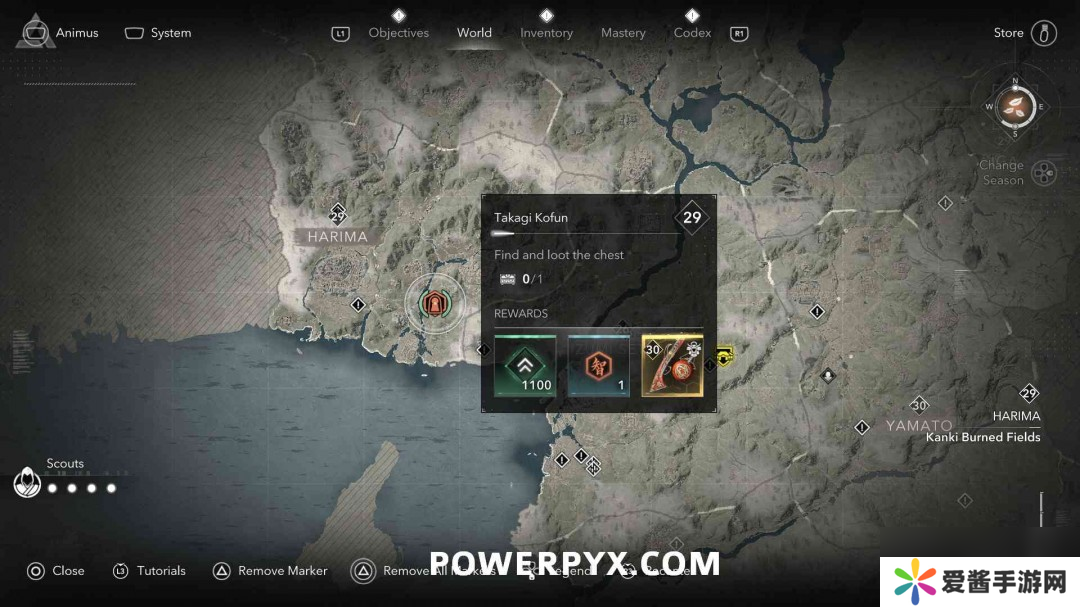Image resolution: width=1080 pixels, height=607 pixels.
Task: Open the Tutorials panel
Action: click(x=148, y=571)
